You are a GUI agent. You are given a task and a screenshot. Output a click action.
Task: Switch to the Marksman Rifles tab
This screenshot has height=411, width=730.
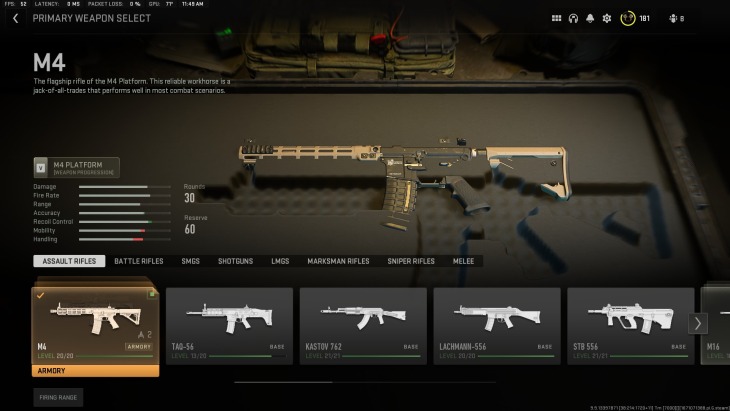[338, 261]
